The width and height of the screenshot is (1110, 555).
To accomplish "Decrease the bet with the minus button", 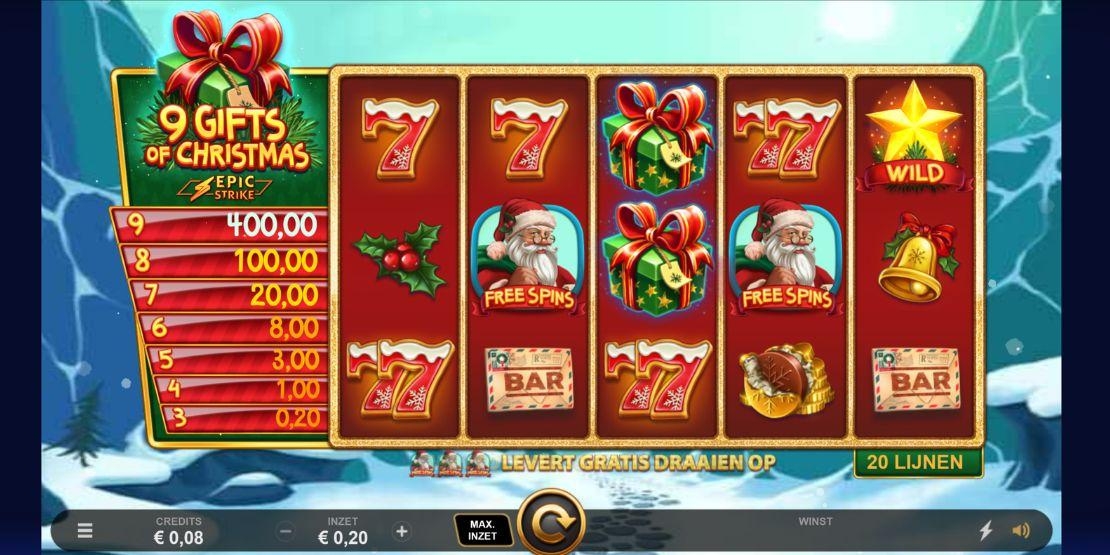I will (286, 532).
